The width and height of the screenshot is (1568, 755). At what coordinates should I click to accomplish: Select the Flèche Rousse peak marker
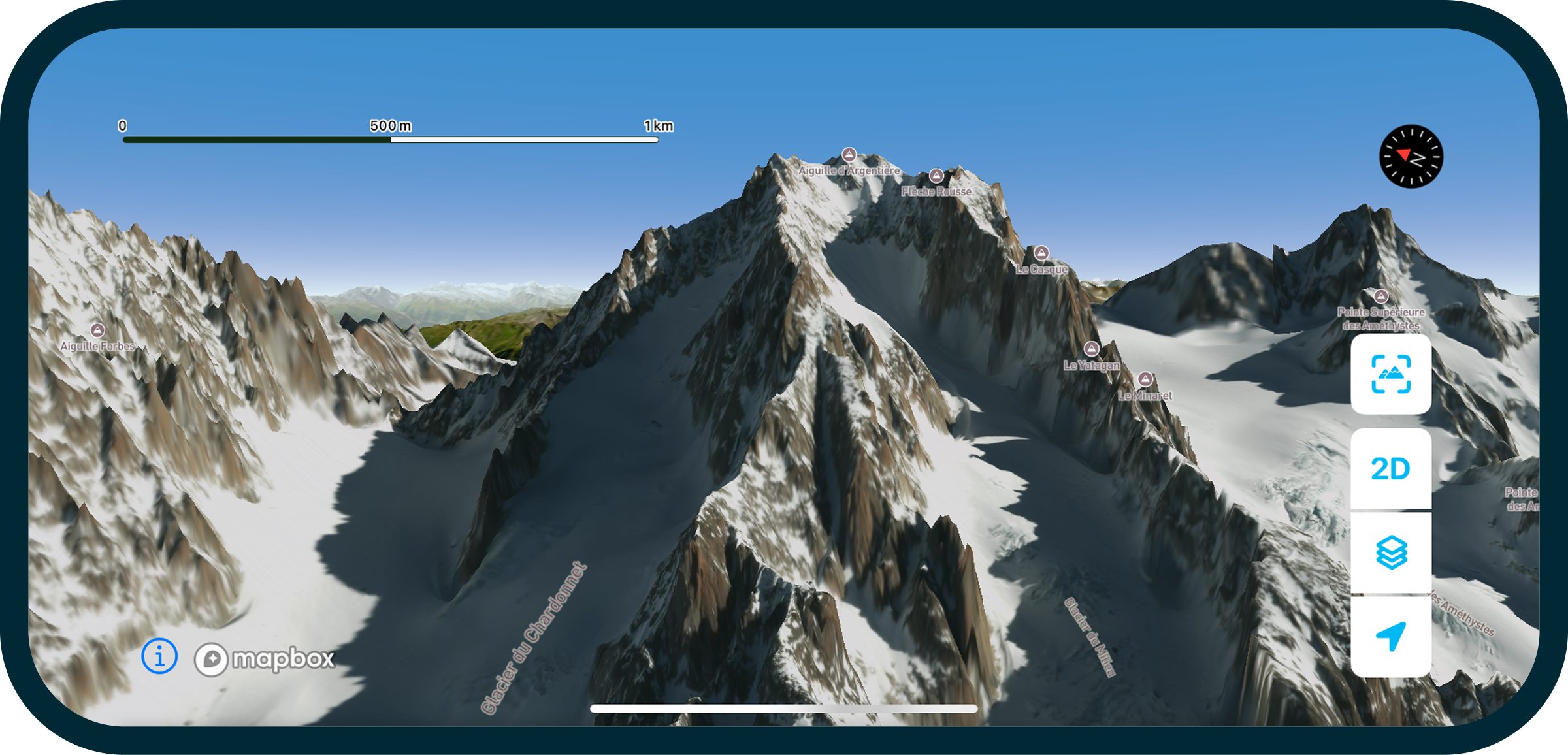(936, 176)
